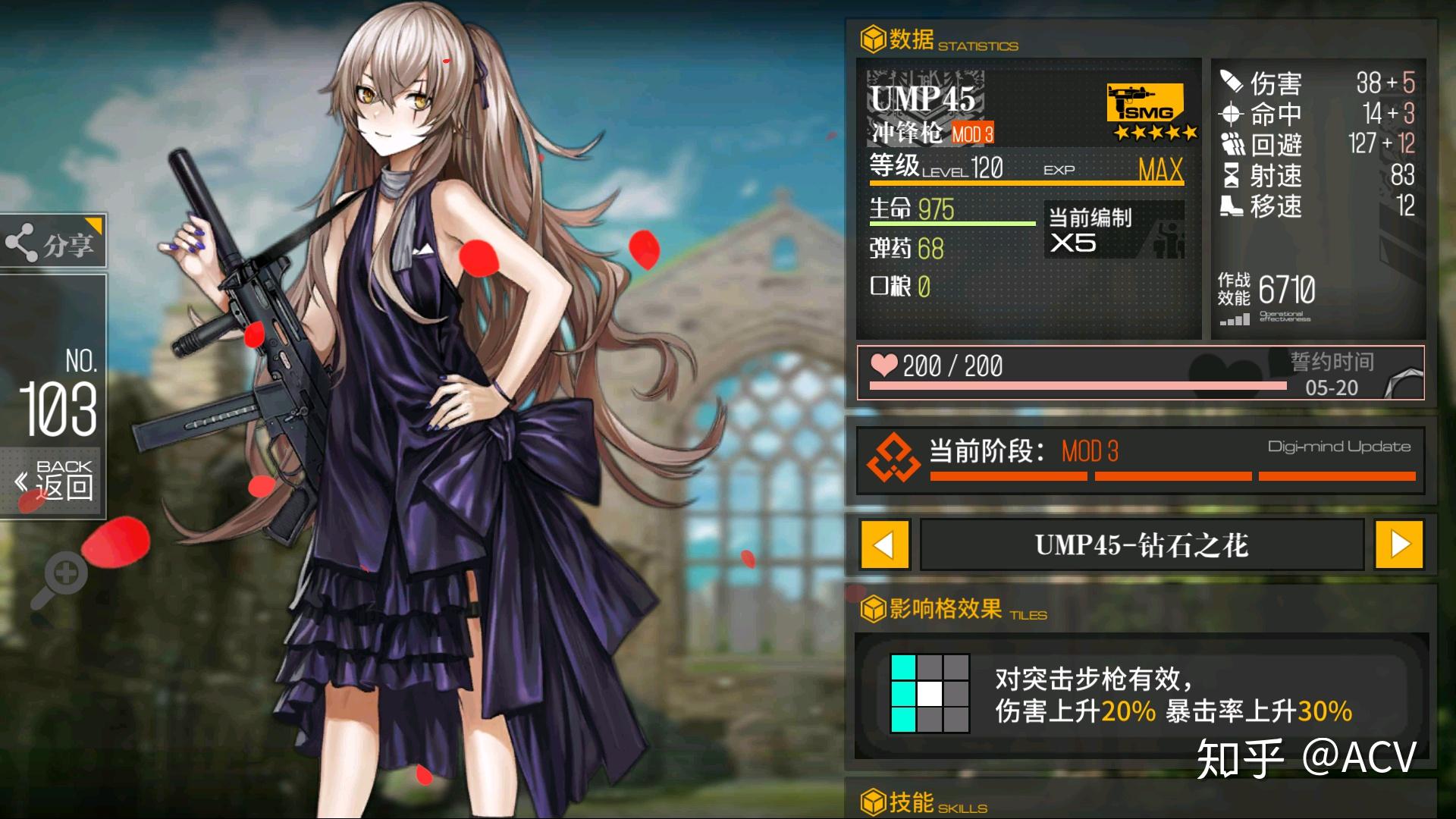Click the 技能 skills panel icon
The width and height of the screenshot is (1456, 819).
coord(874,803)
